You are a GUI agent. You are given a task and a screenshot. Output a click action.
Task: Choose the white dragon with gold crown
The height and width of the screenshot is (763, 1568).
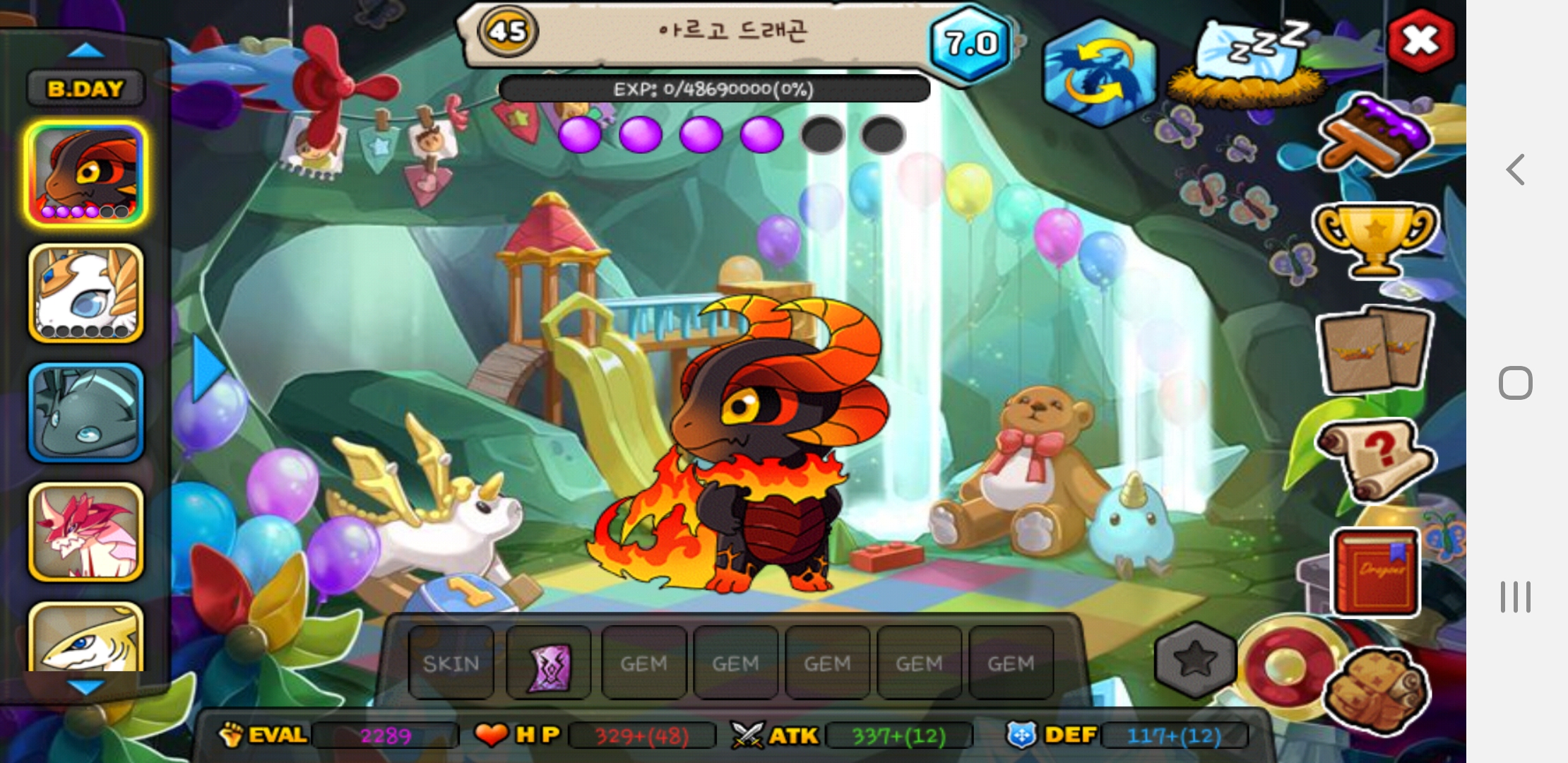[x=86, y=293]
